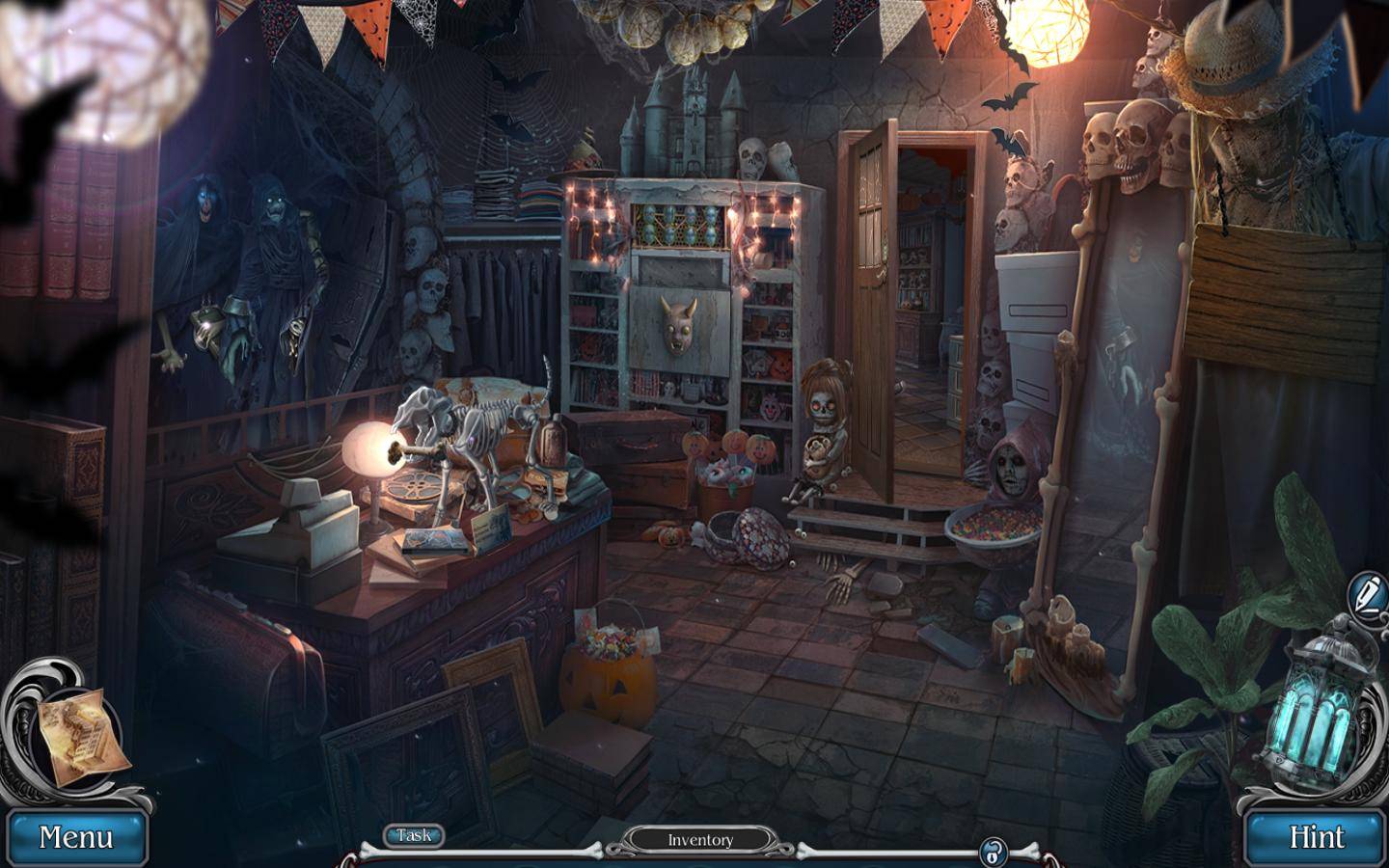Open the Menu button
Image resolution: width=1389 pixels, height=868 pixels.
75,837
